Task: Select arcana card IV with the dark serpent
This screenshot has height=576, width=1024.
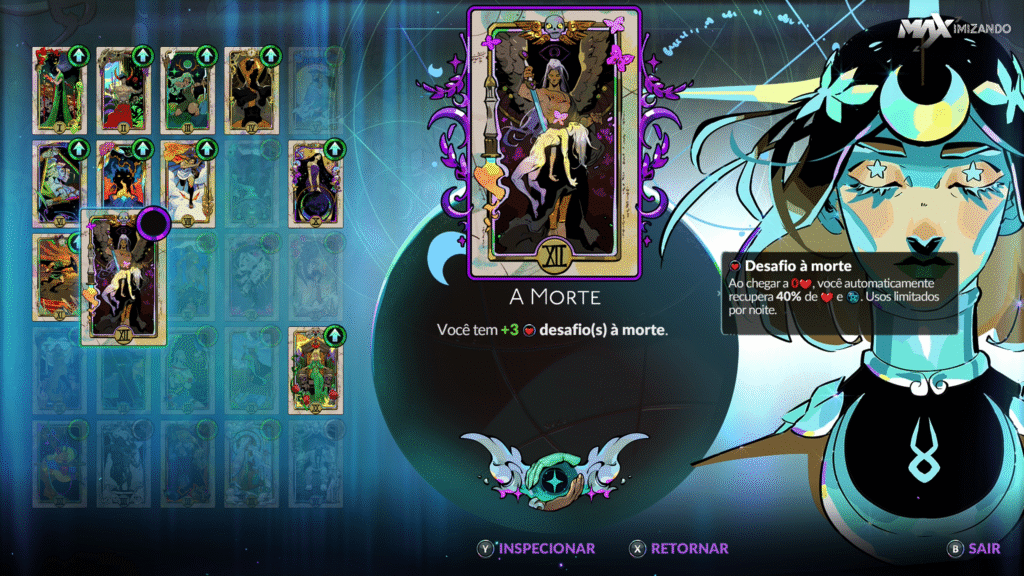Action: 251,90
